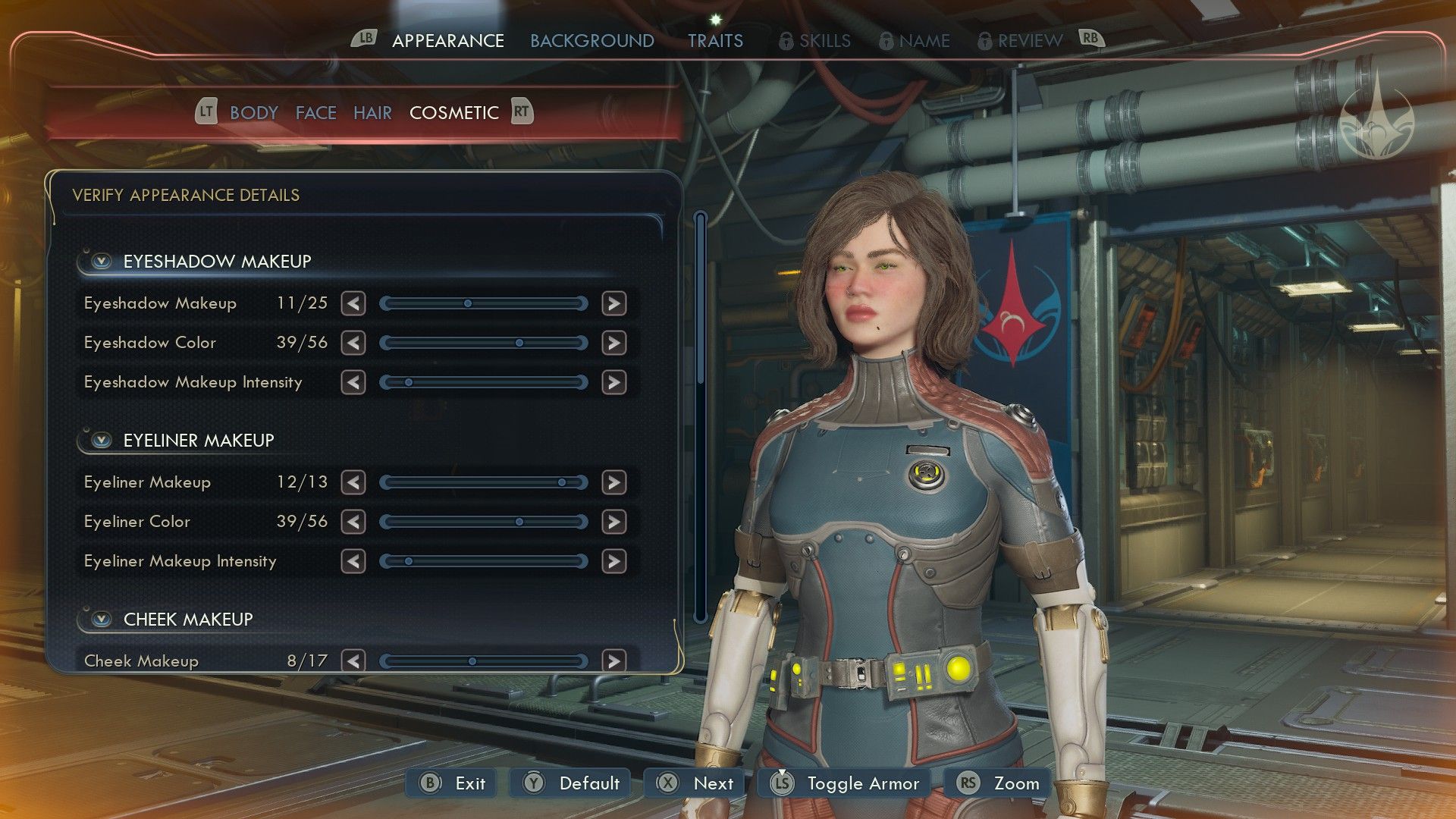Image resolution: width=1456 pixels, height=819 pixels.
Task: Collapse the Cheek Makeup section
Action: click(x=101, y=620)
